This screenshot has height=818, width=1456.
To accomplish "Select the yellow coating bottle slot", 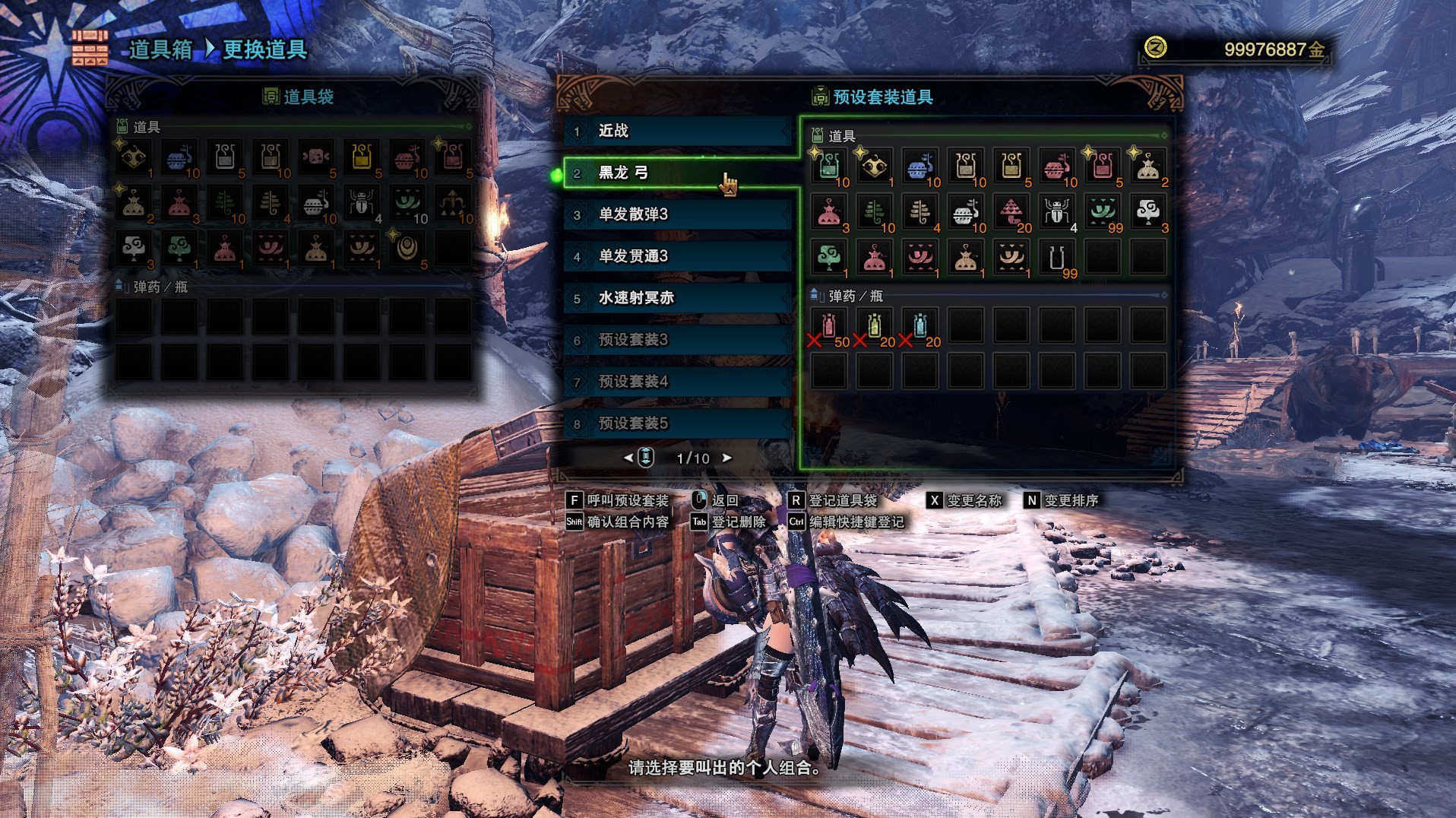I will 875,326.
